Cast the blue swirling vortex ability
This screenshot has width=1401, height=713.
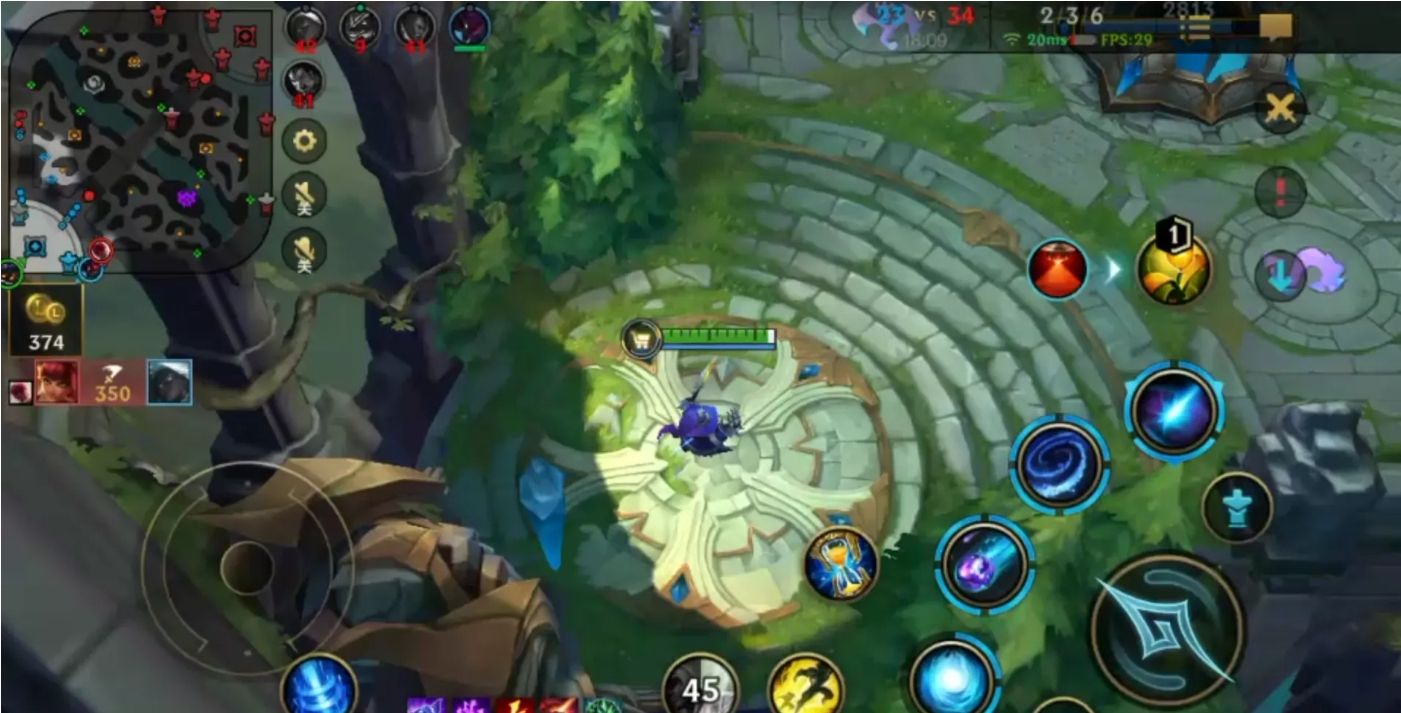[1059, 465]
